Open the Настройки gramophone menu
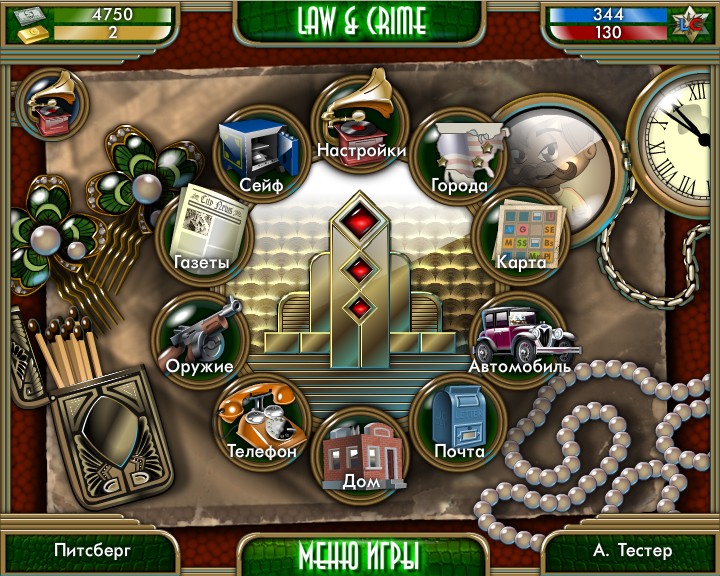The image size is (720, 576). pos(360,120)
